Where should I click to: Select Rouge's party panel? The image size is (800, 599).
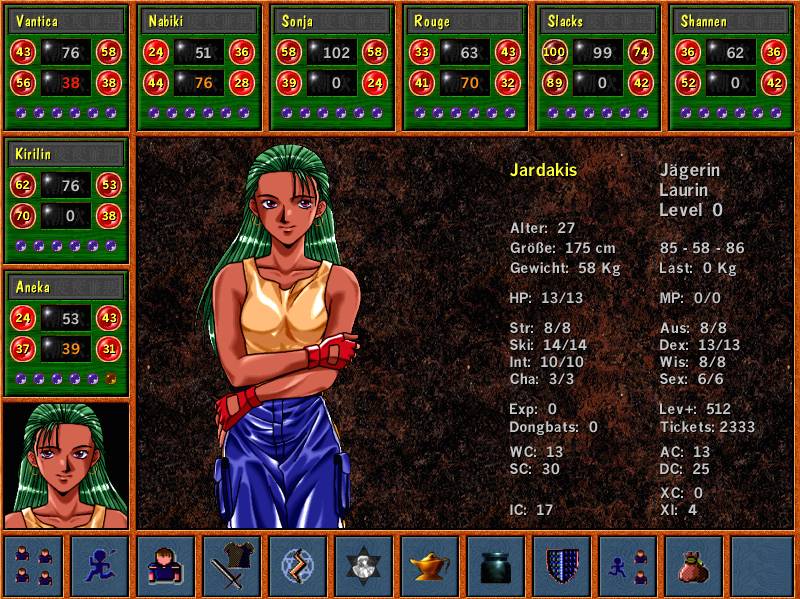coord(465,67)
